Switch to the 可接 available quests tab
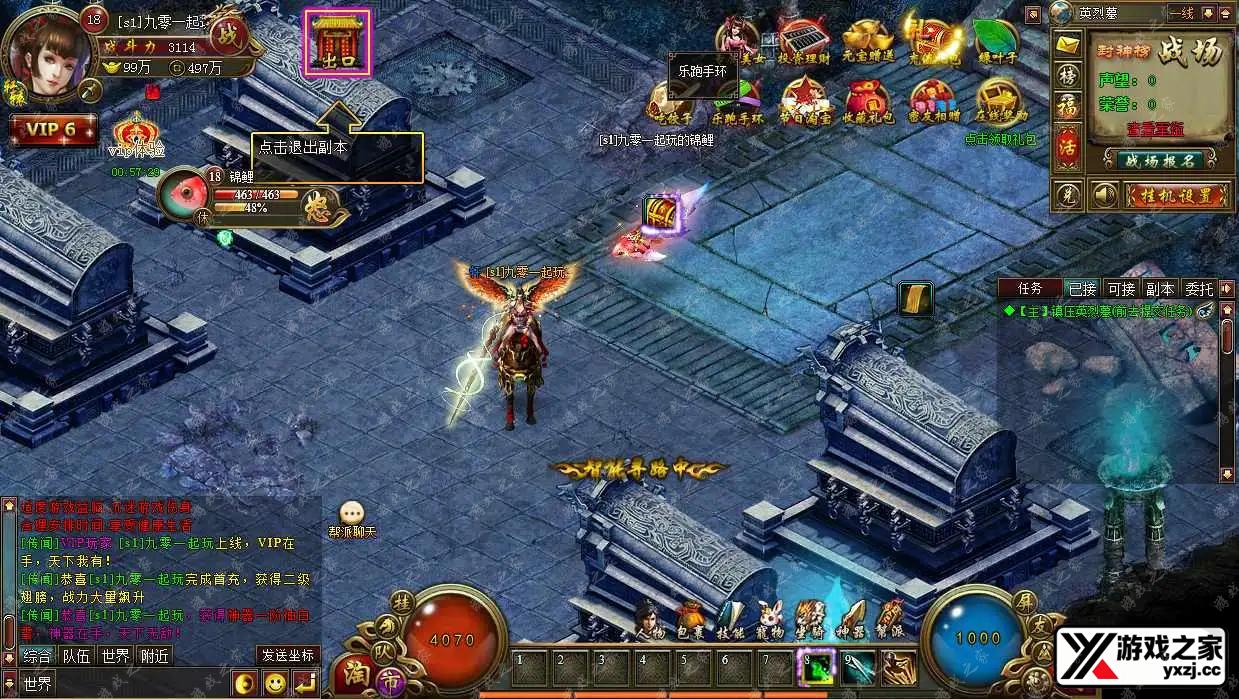Screen dimensions: 1239x699 (1121, 289)
